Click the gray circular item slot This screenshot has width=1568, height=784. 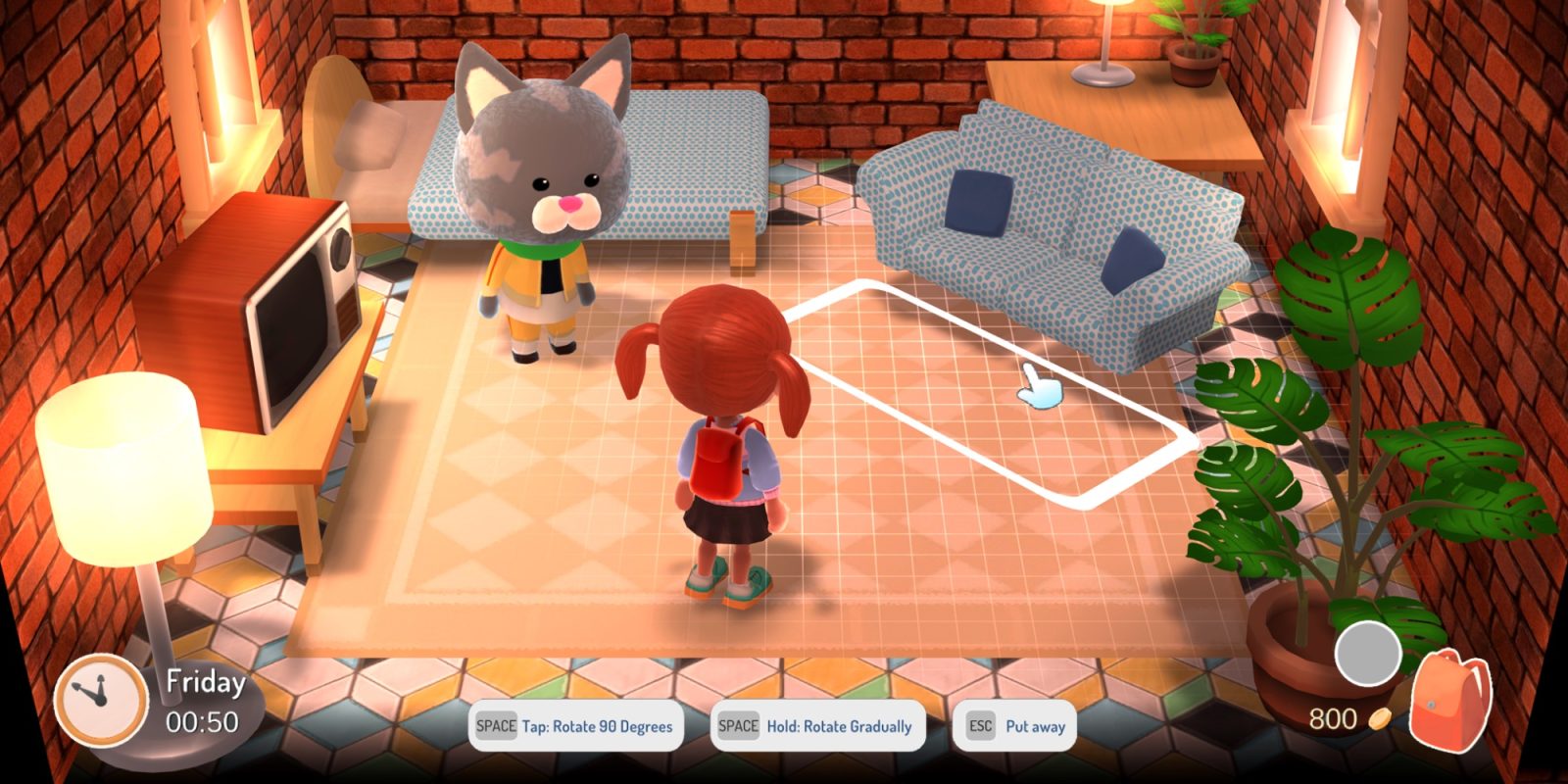point(1368,653)
